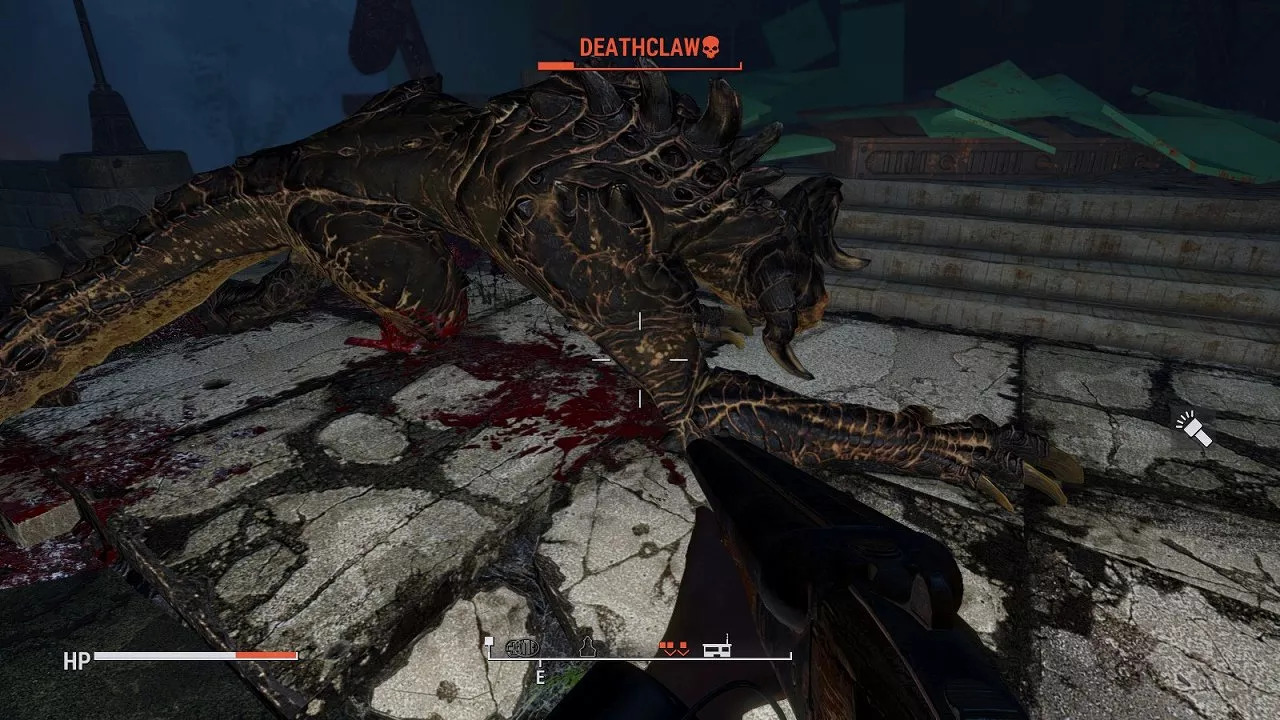The height and width of the screenshot is (720, 1280).
Task: Select the building-with-antenna compass marker
Action: 717,646
